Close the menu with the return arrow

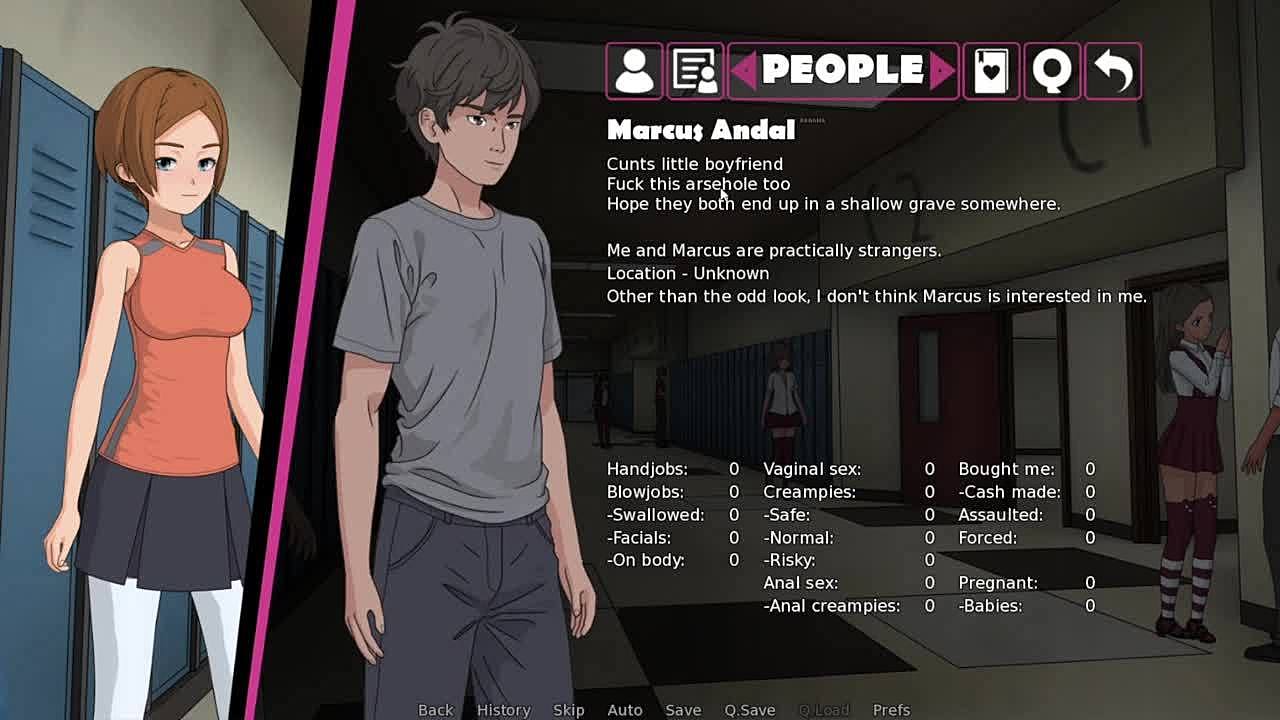pyautogui.click(x=1113, y=71)
